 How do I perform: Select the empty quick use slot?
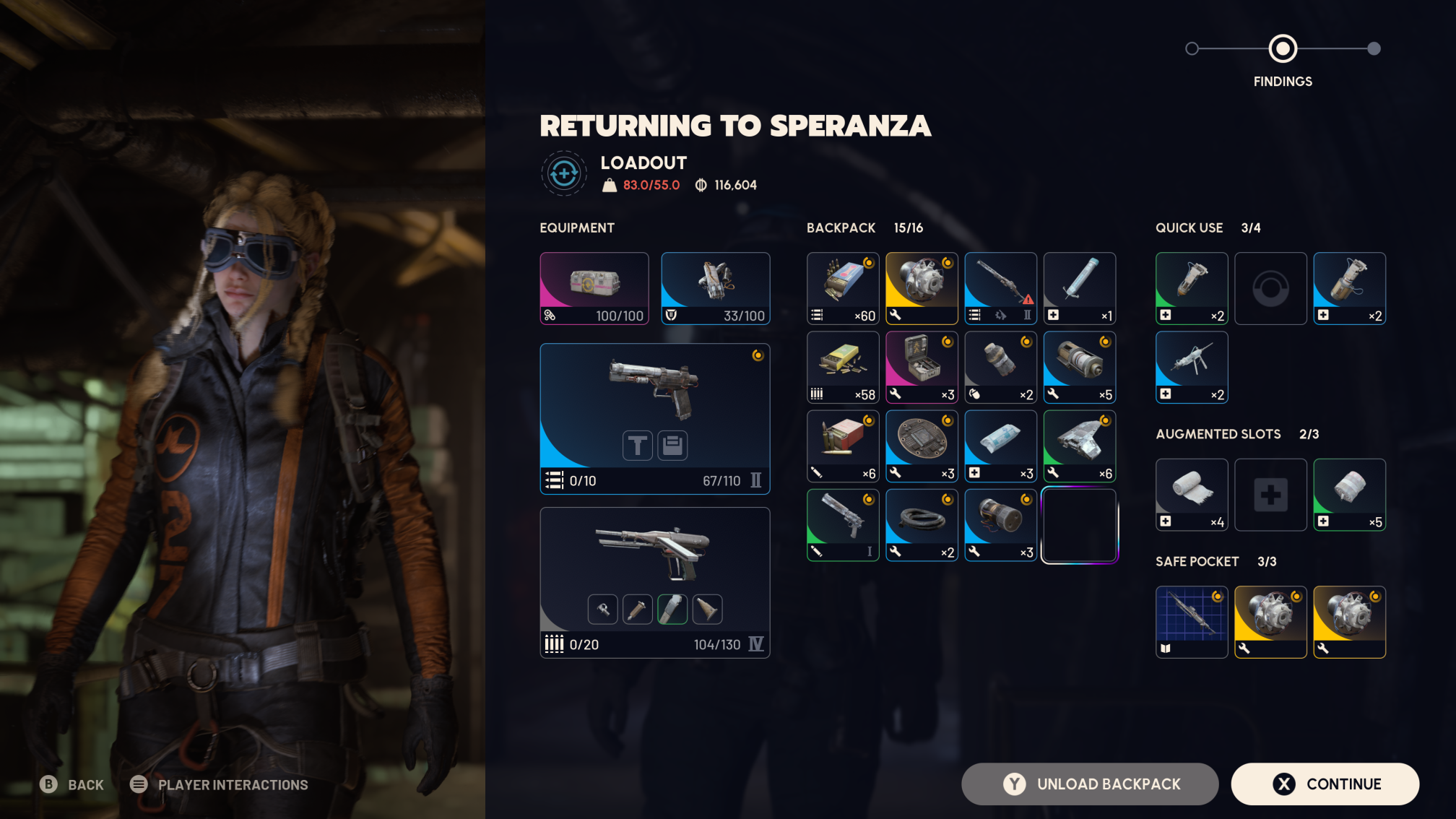[1270, 287]
